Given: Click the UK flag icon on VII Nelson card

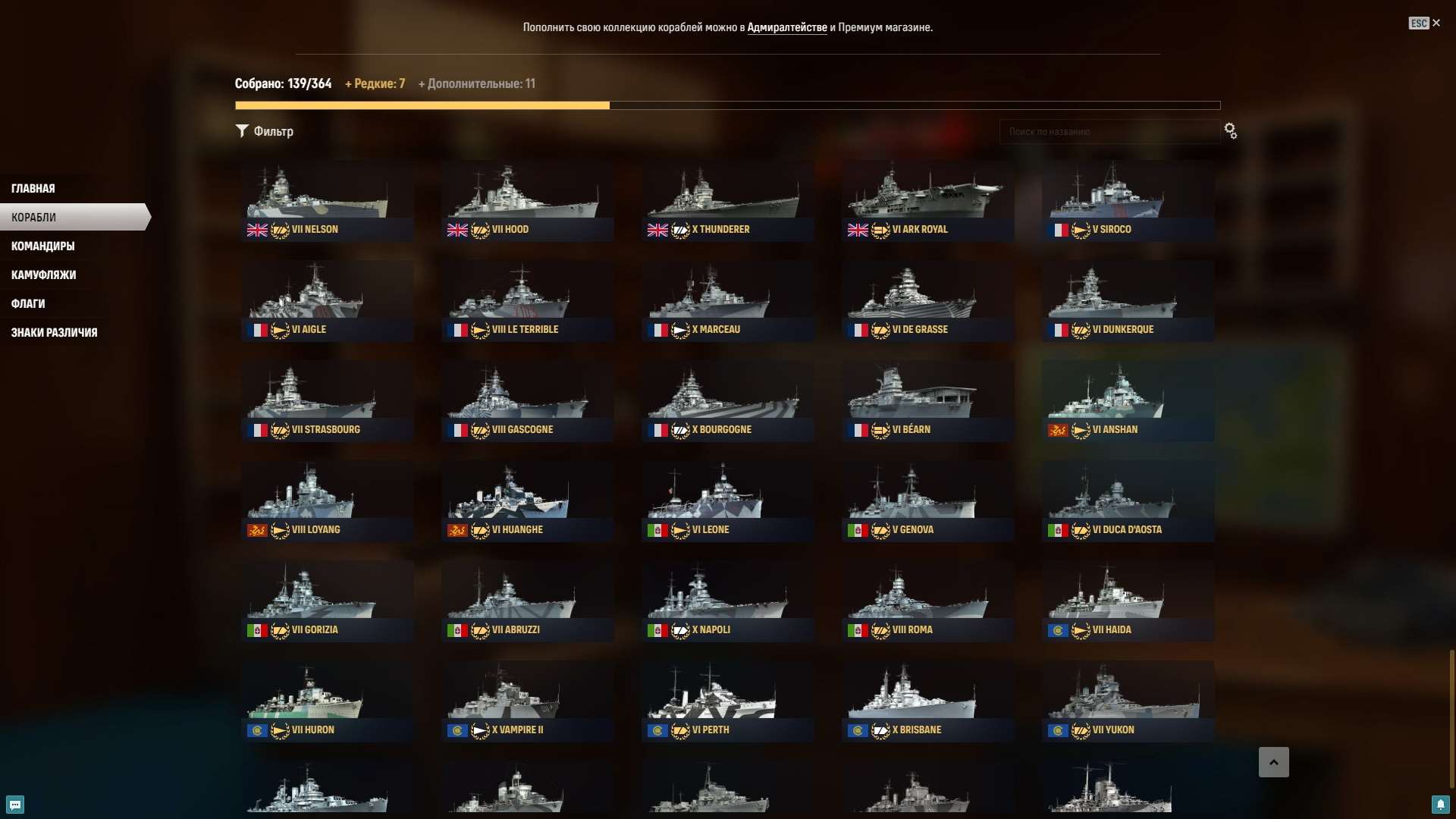Looking at the screenshot, I should [x=258, y=230].
